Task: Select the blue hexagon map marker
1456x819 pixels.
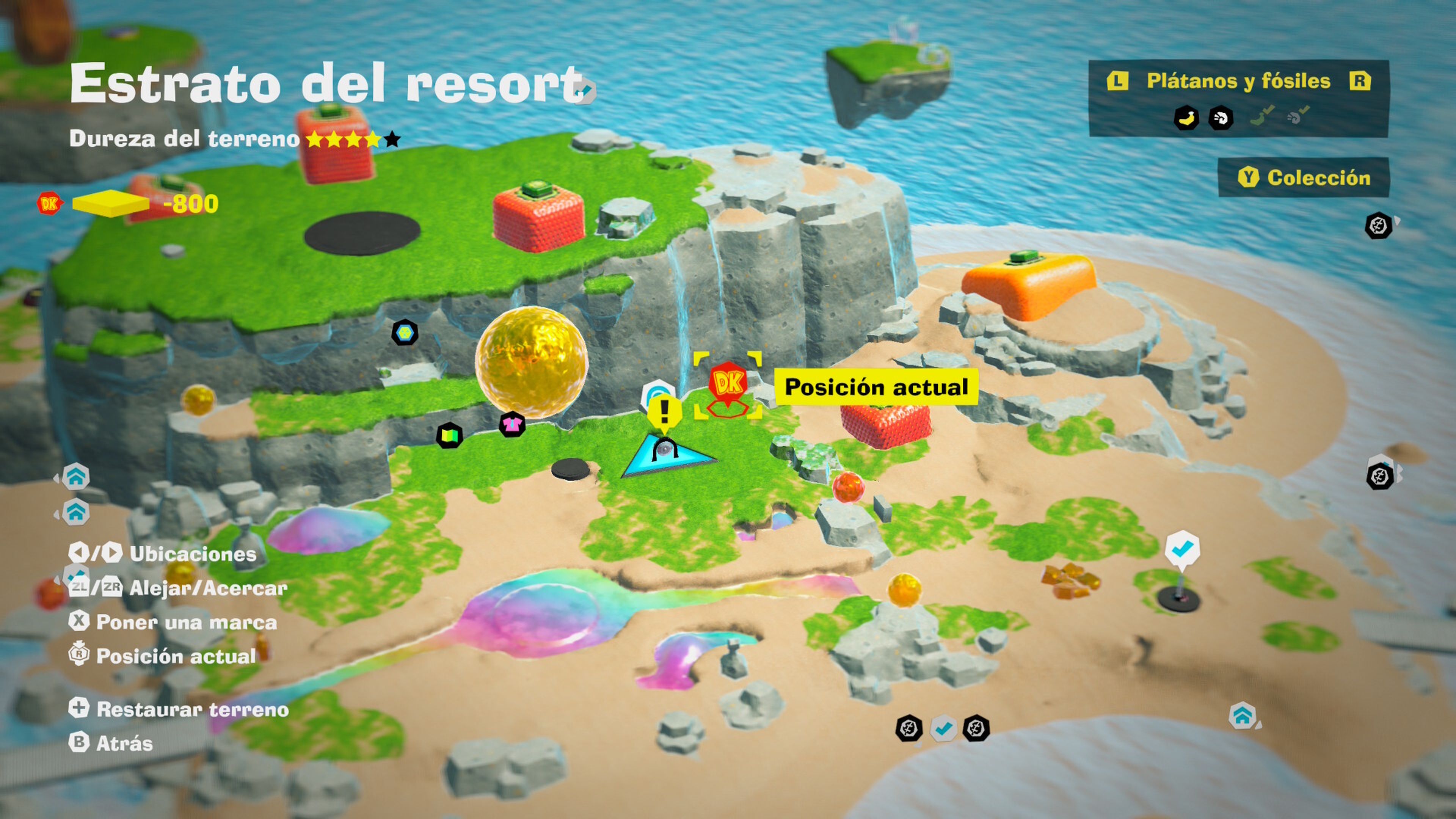Action: pyautogui.click(x=405, y=333)
